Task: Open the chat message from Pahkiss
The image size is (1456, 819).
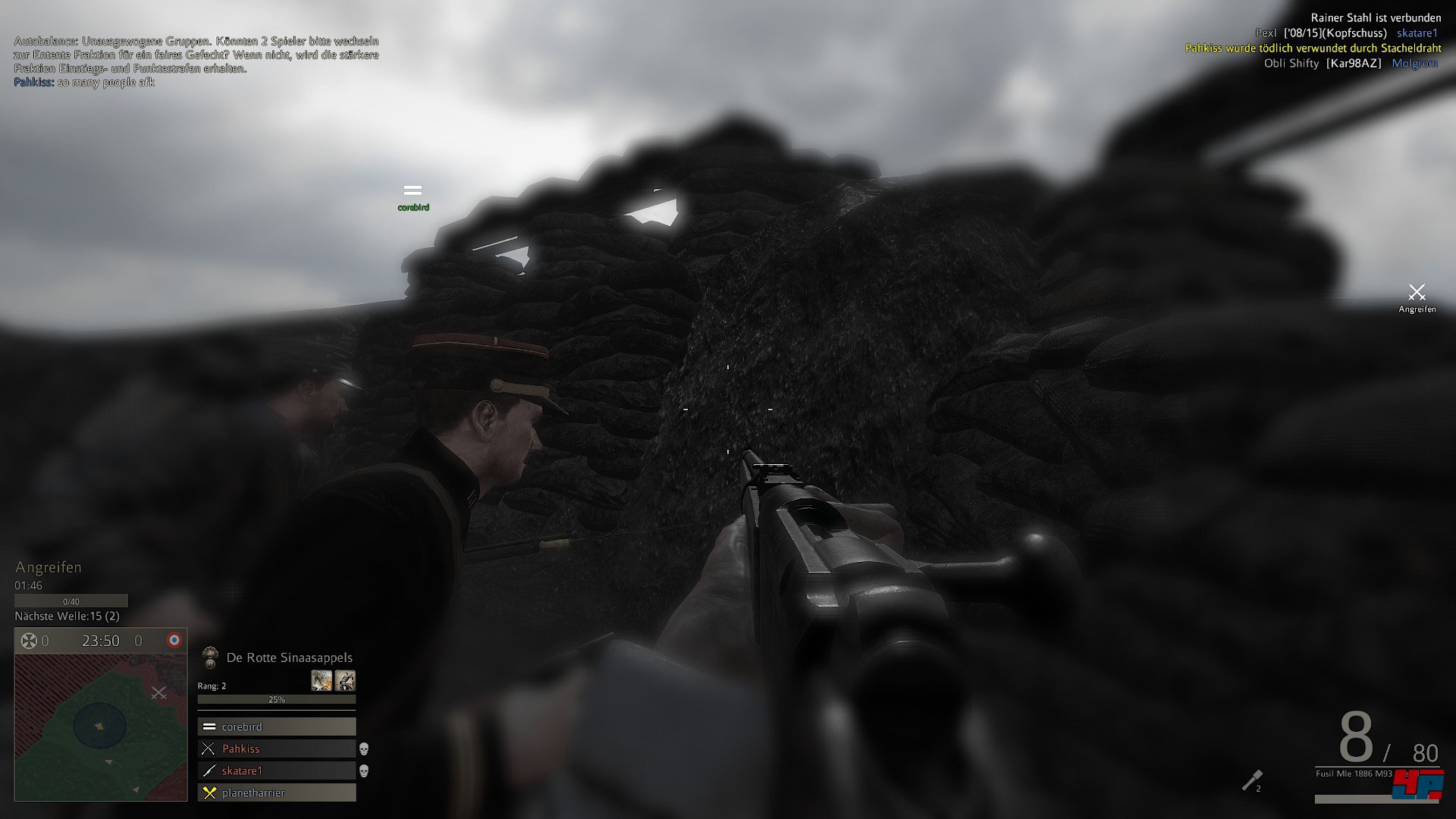Action: [84, 82]
